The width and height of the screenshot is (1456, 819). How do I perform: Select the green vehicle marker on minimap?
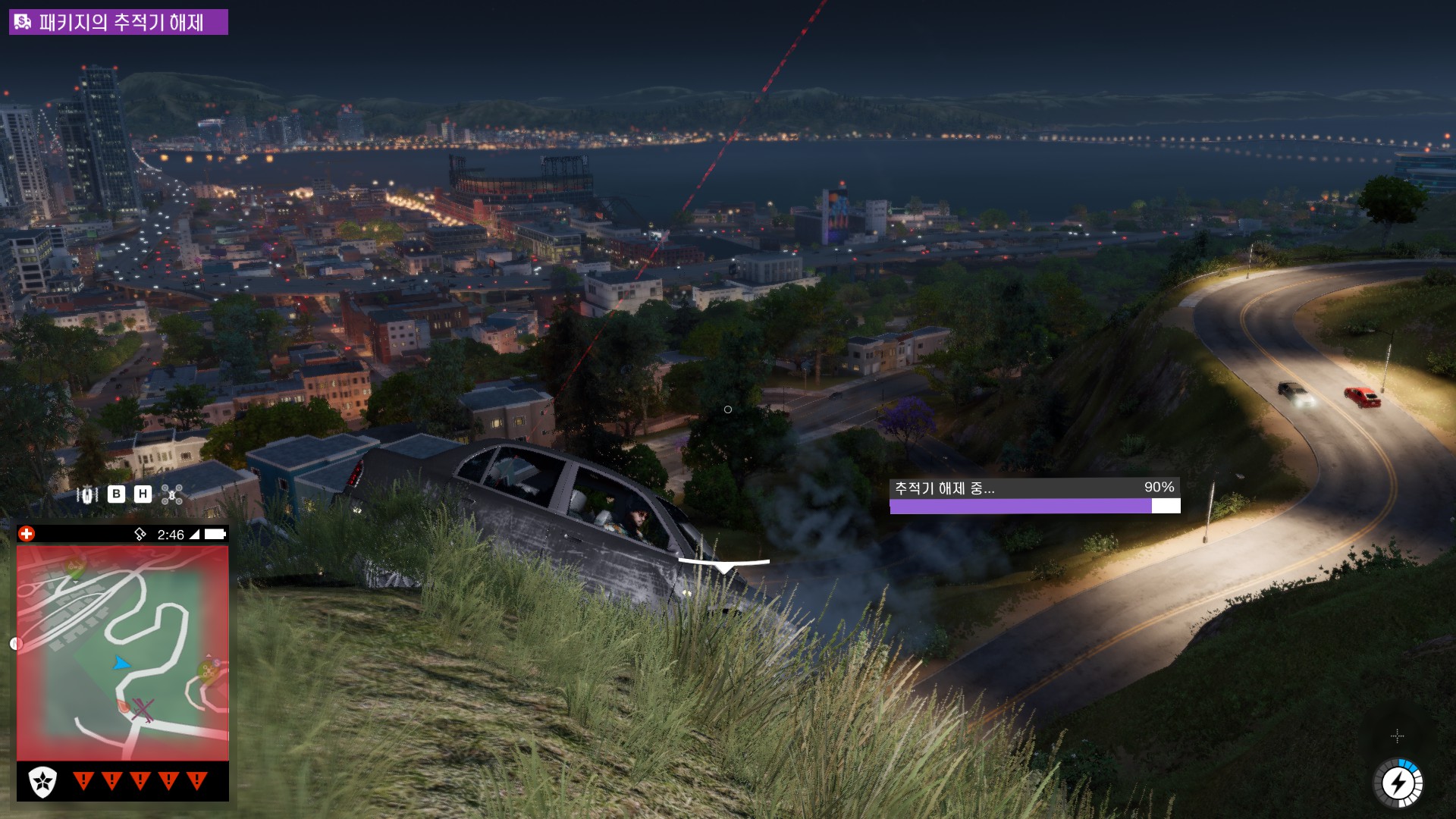(x=74, y=566)
